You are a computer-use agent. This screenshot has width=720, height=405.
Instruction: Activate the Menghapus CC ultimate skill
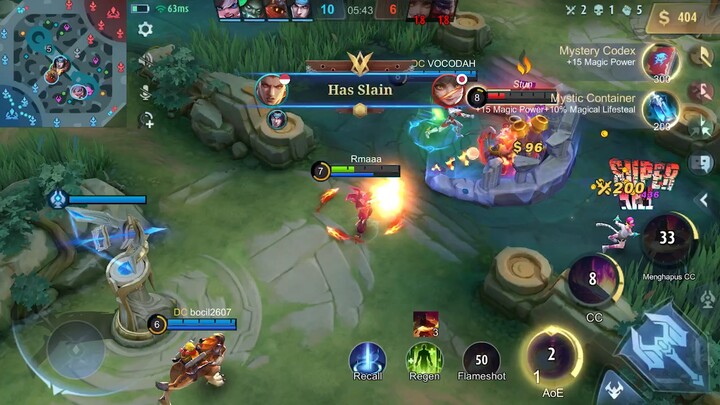pyautogui.click(x=667, y=239)
